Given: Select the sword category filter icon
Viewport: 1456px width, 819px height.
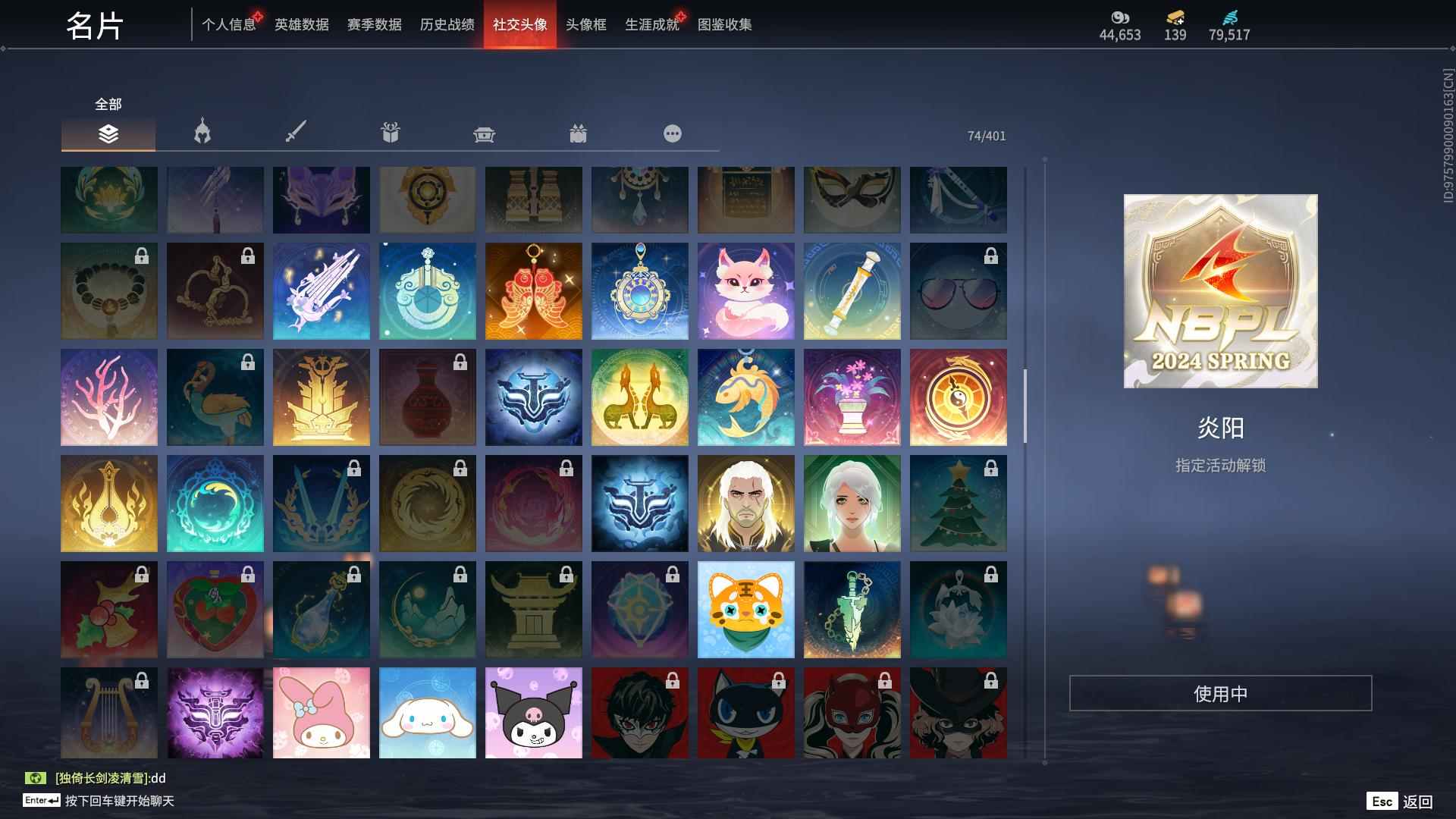Looking at the screenshot, I should [297, 133].
